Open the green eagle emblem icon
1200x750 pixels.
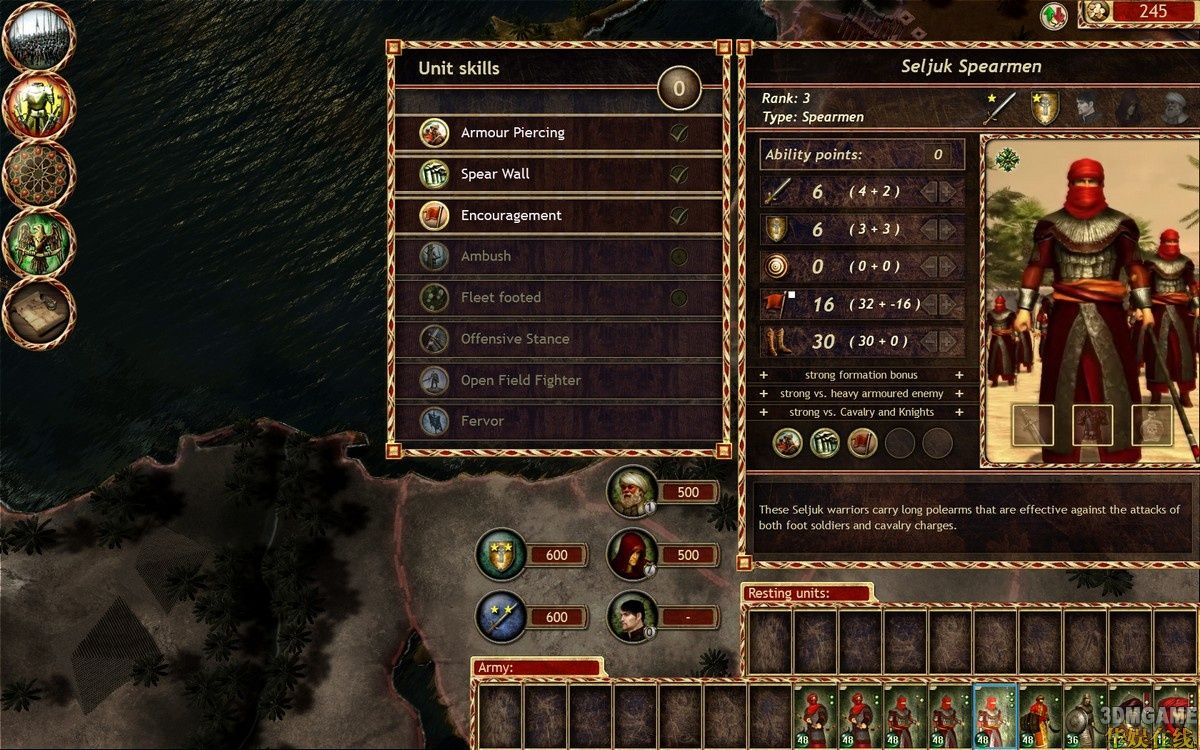(40, 243)
